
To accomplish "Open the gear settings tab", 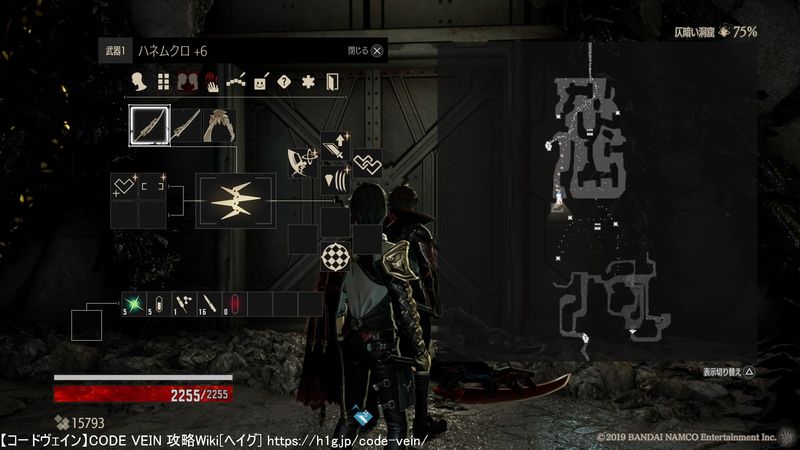I will point(308,82).
